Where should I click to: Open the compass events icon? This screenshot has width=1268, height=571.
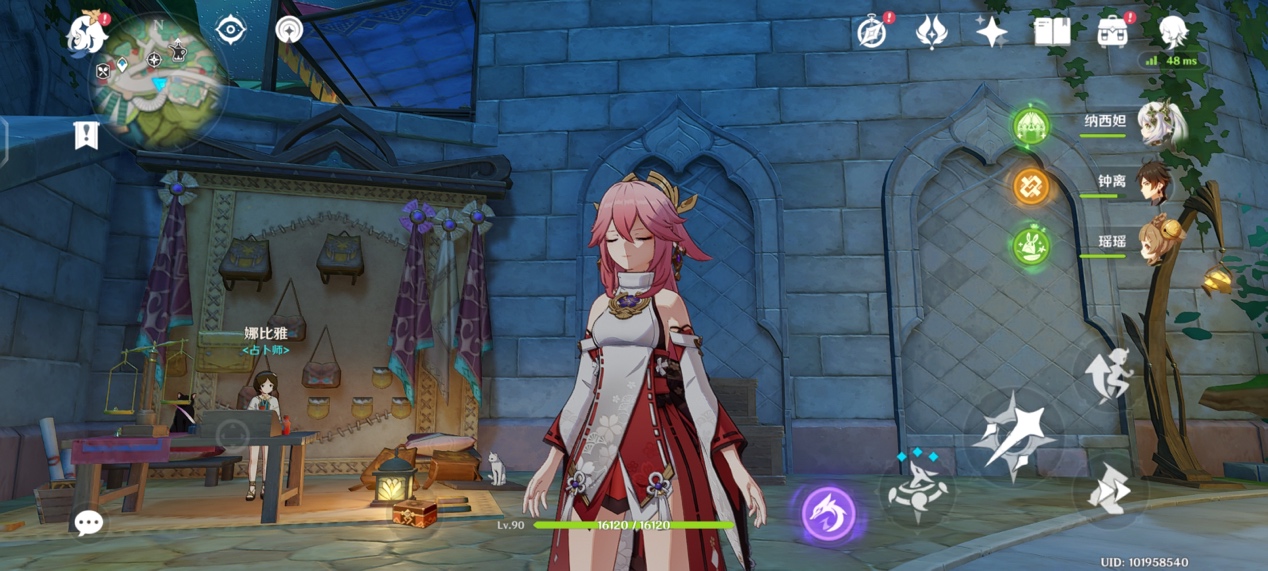872,32
